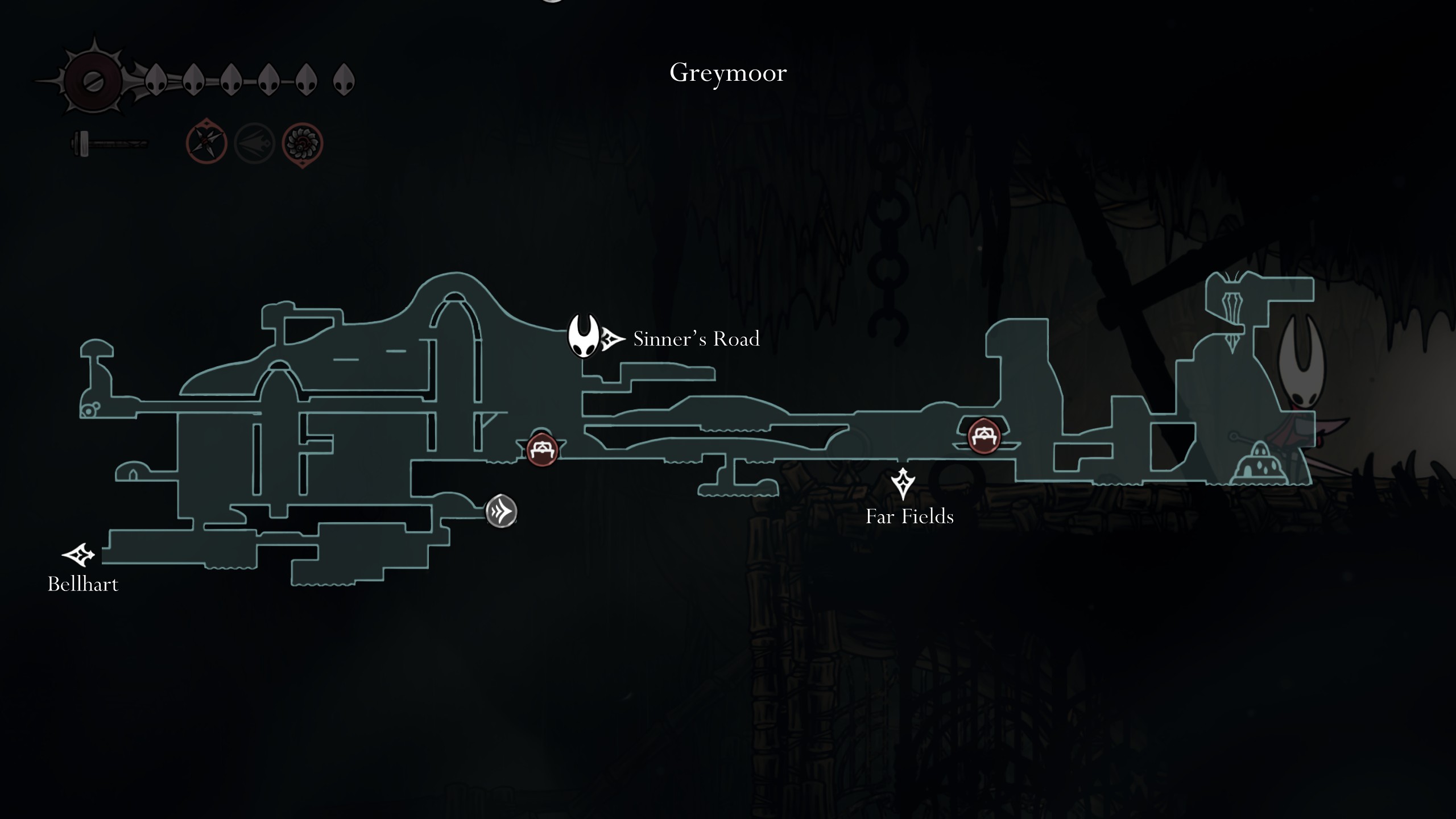Click the Bellhart exit arrow marker

[x=78, y=555]
